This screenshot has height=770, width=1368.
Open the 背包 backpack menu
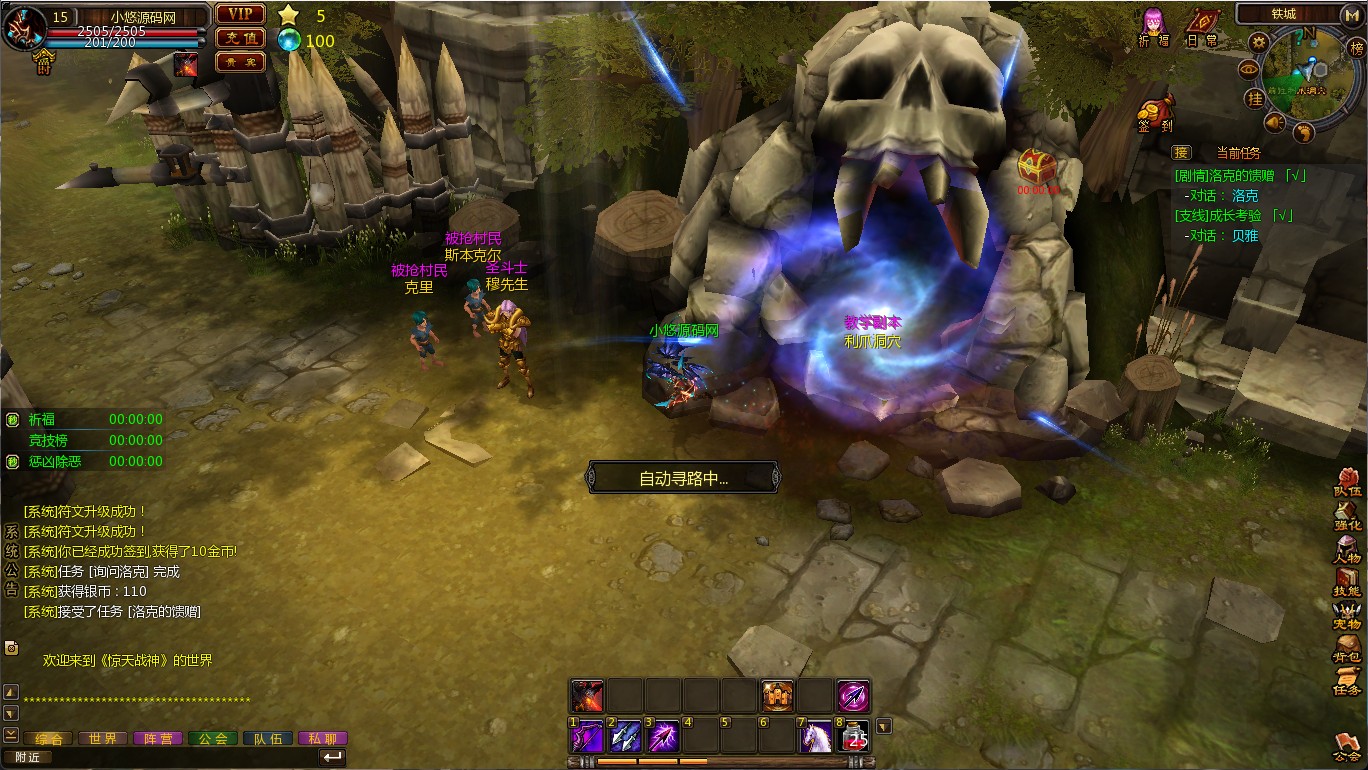1347,647
